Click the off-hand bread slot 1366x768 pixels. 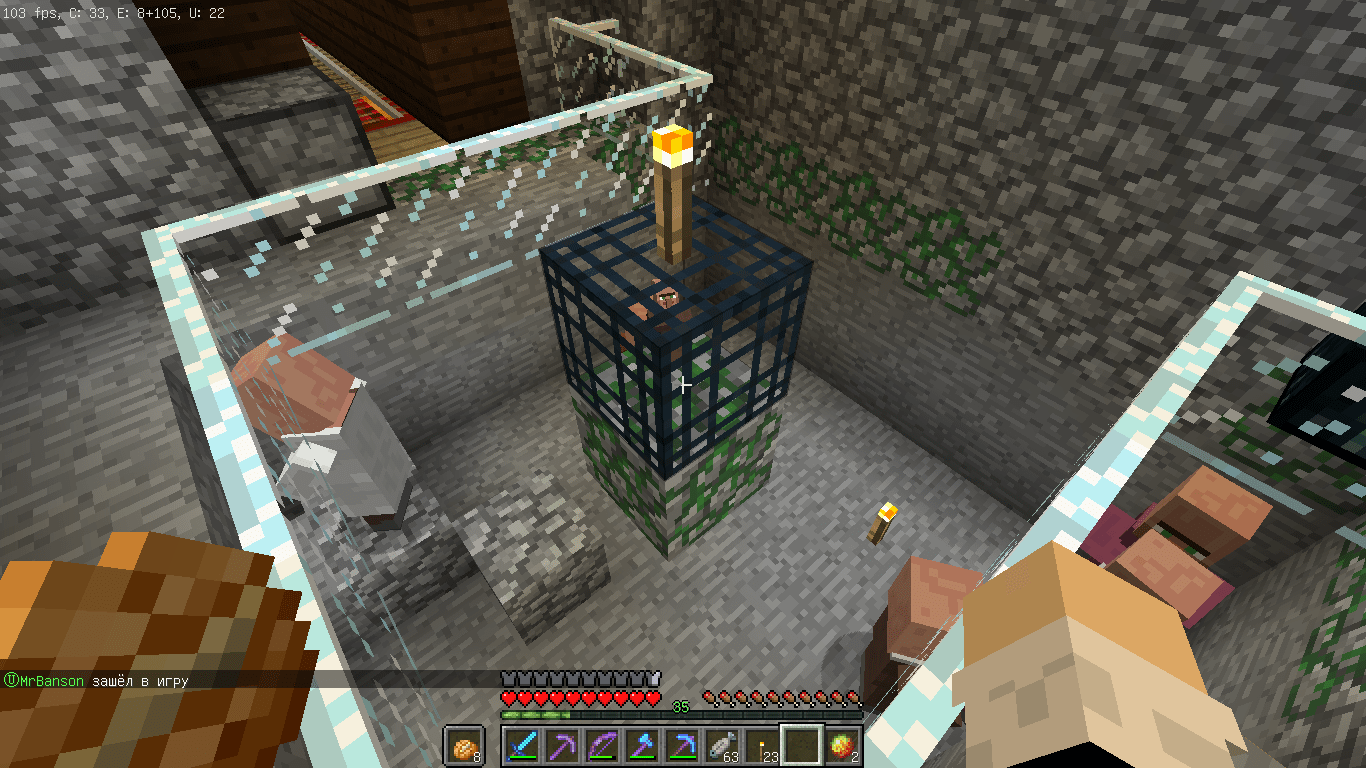point(464,746)
